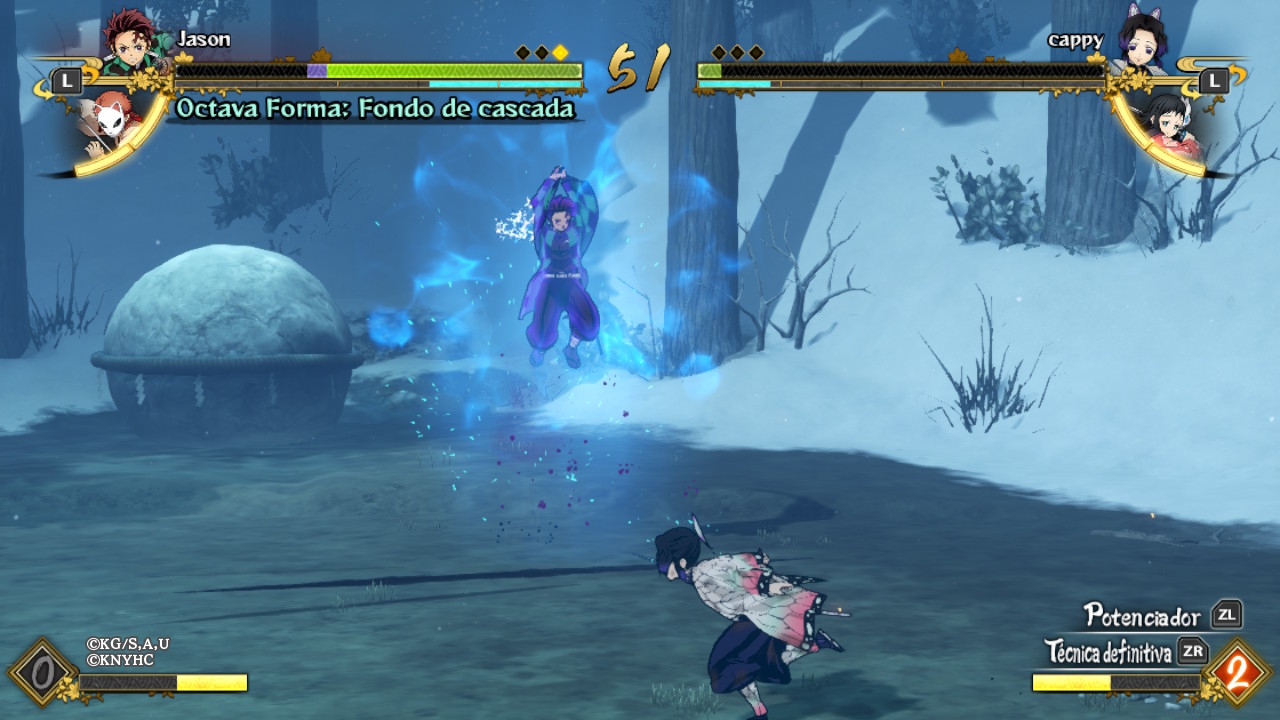Screen dimensions: 1280x720
Task: Trigger the Técnica definitiva label
Action: click(1108, 653)
